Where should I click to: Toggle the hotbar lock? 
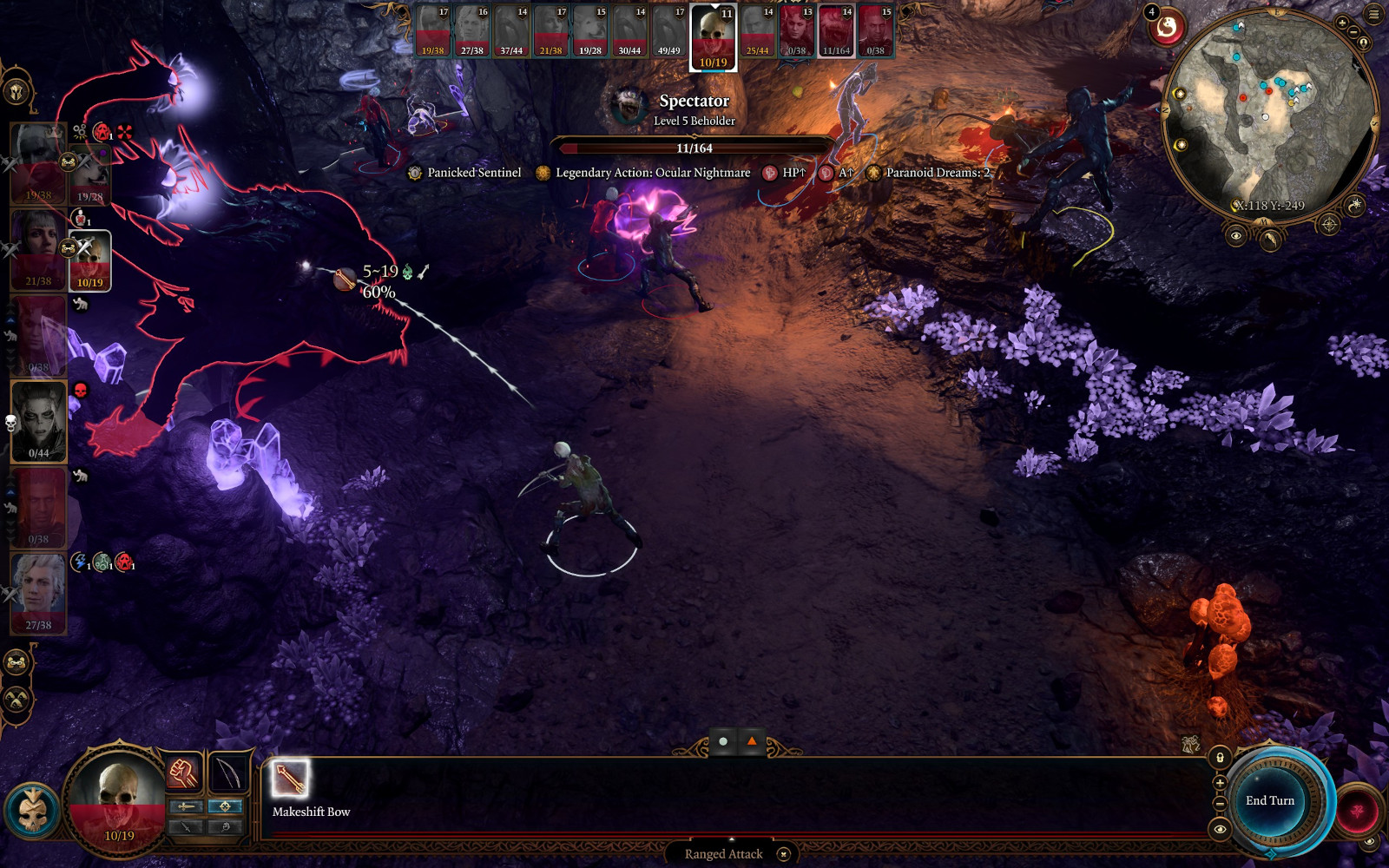(x=1220, y=758)
